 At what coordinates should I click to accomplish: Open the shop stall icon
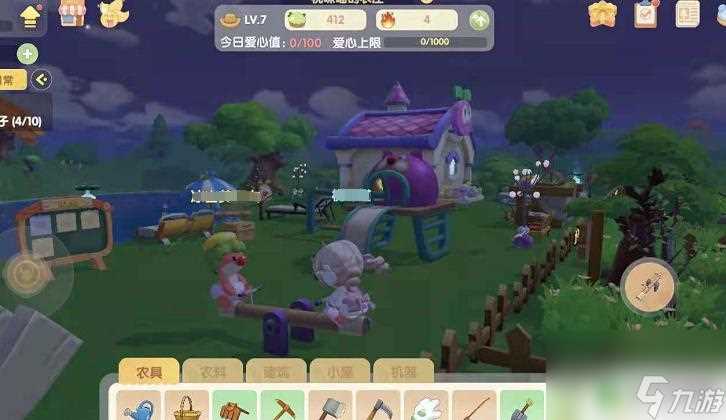click(x=71, y=12)
